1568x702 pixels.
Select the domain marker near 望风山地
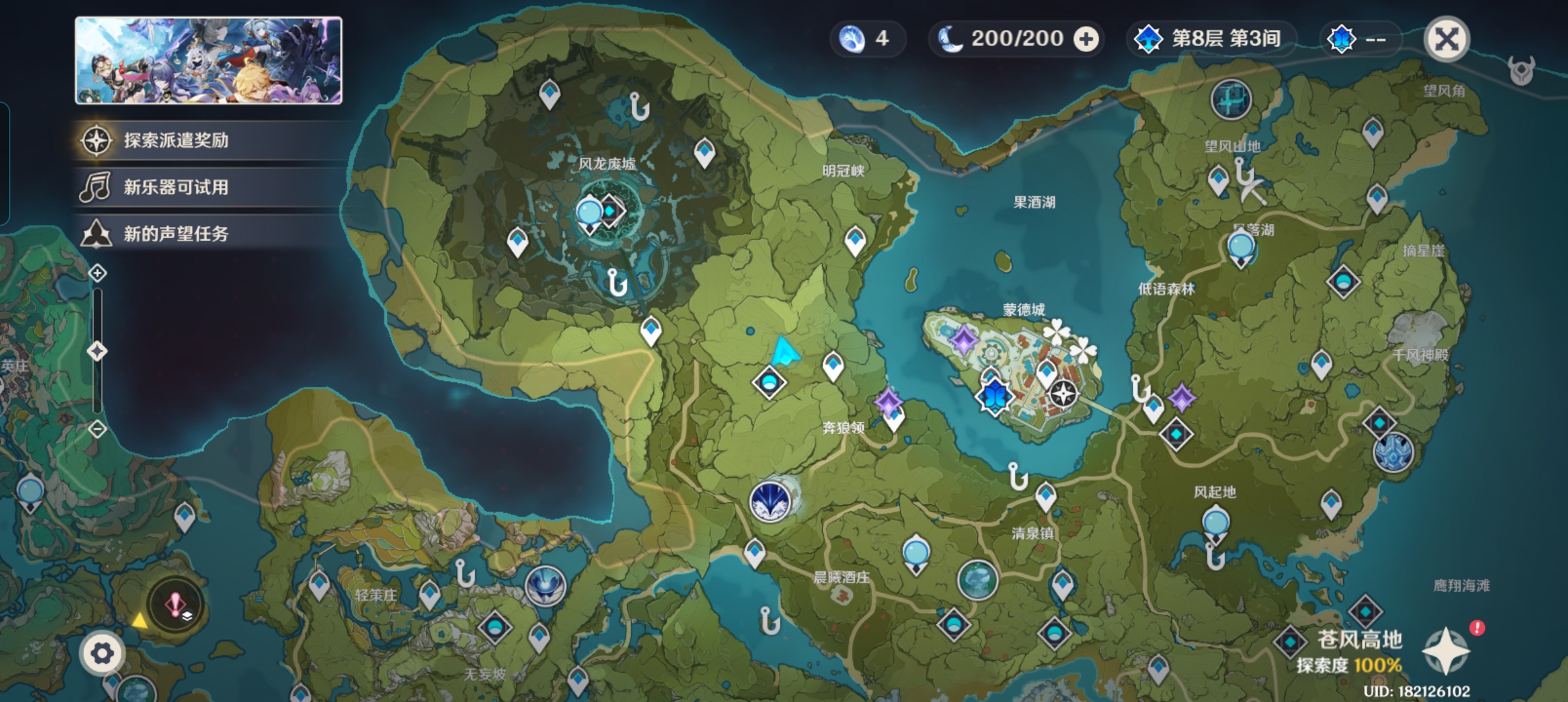tap(1231, 100)
